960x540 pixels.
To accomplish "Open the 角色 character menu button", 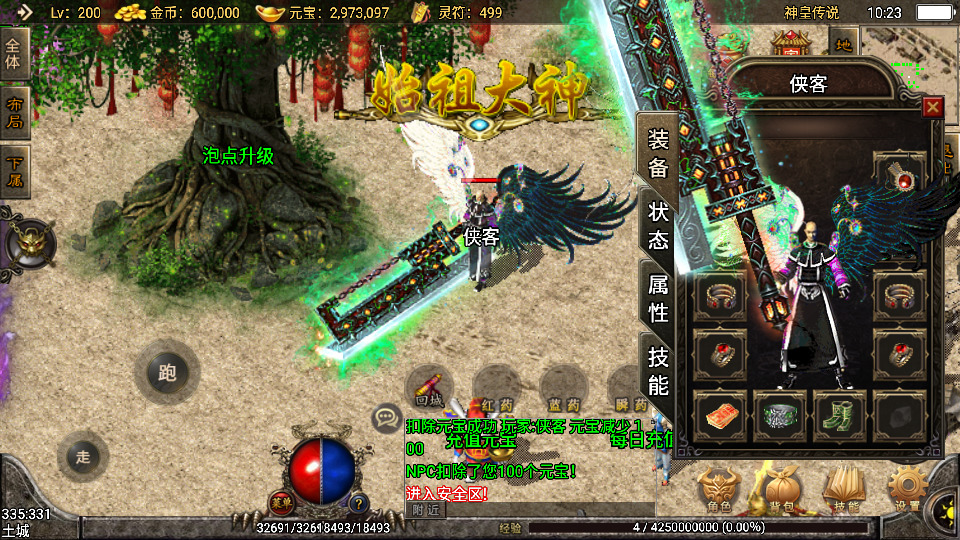I will [720, 490].
